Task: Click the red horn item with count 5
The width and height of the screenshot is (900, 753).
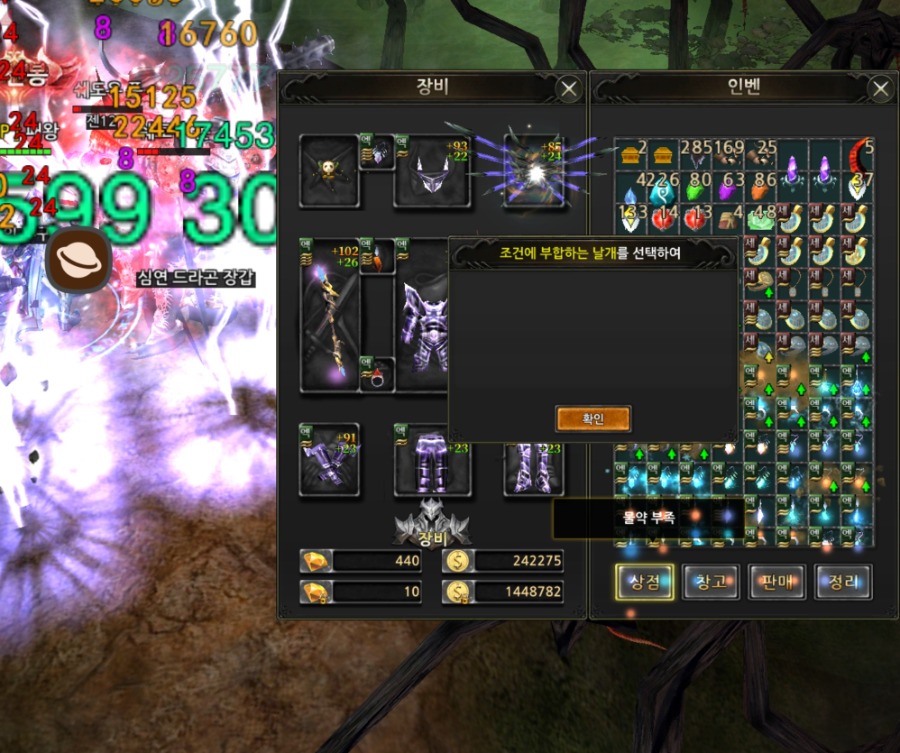Action: (860, 155)
